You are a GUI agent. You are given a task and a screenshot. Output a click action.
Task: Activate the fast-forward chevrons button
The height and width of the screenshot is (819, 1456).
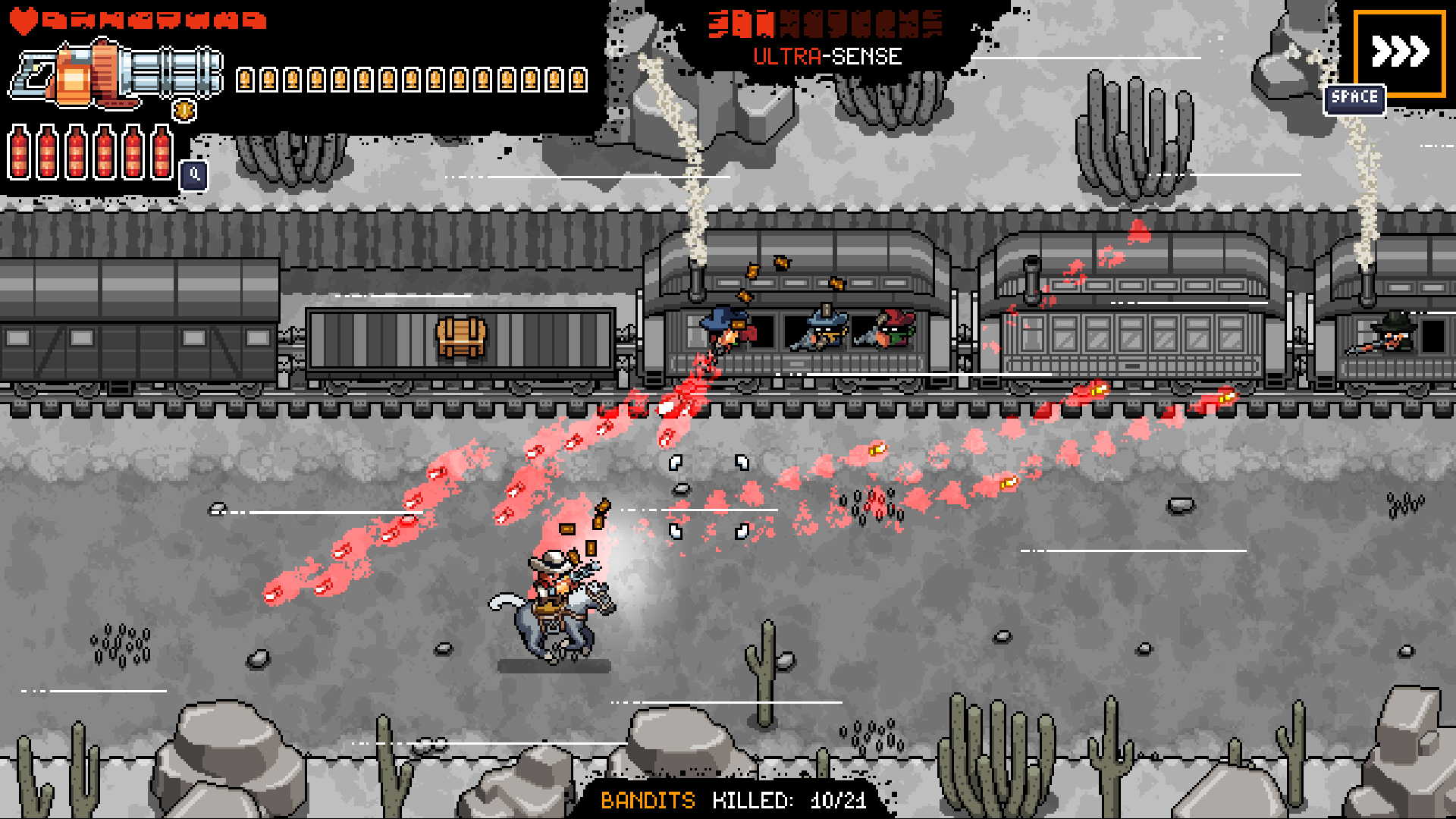point(1399,53)
